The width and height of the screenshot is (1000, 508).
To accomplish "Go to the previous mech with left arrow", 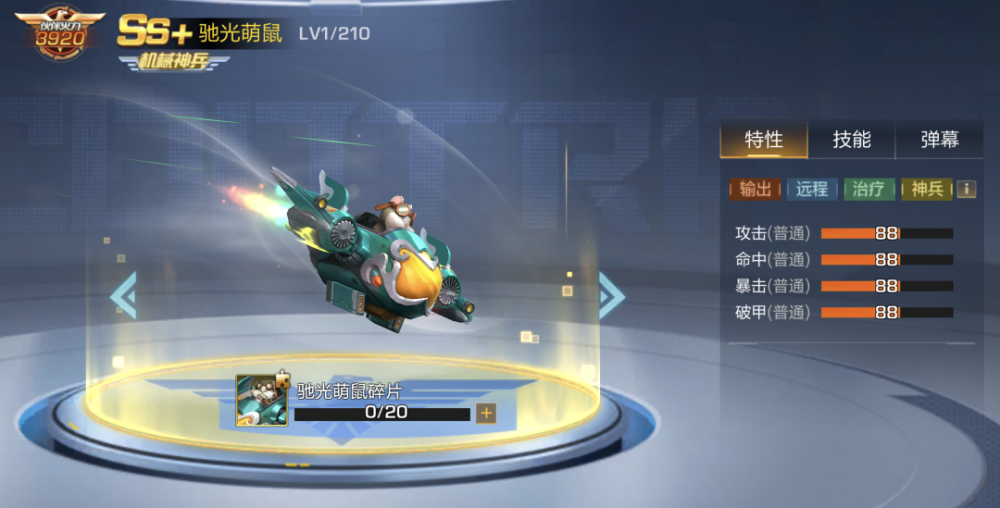I will tap(124, 296).
